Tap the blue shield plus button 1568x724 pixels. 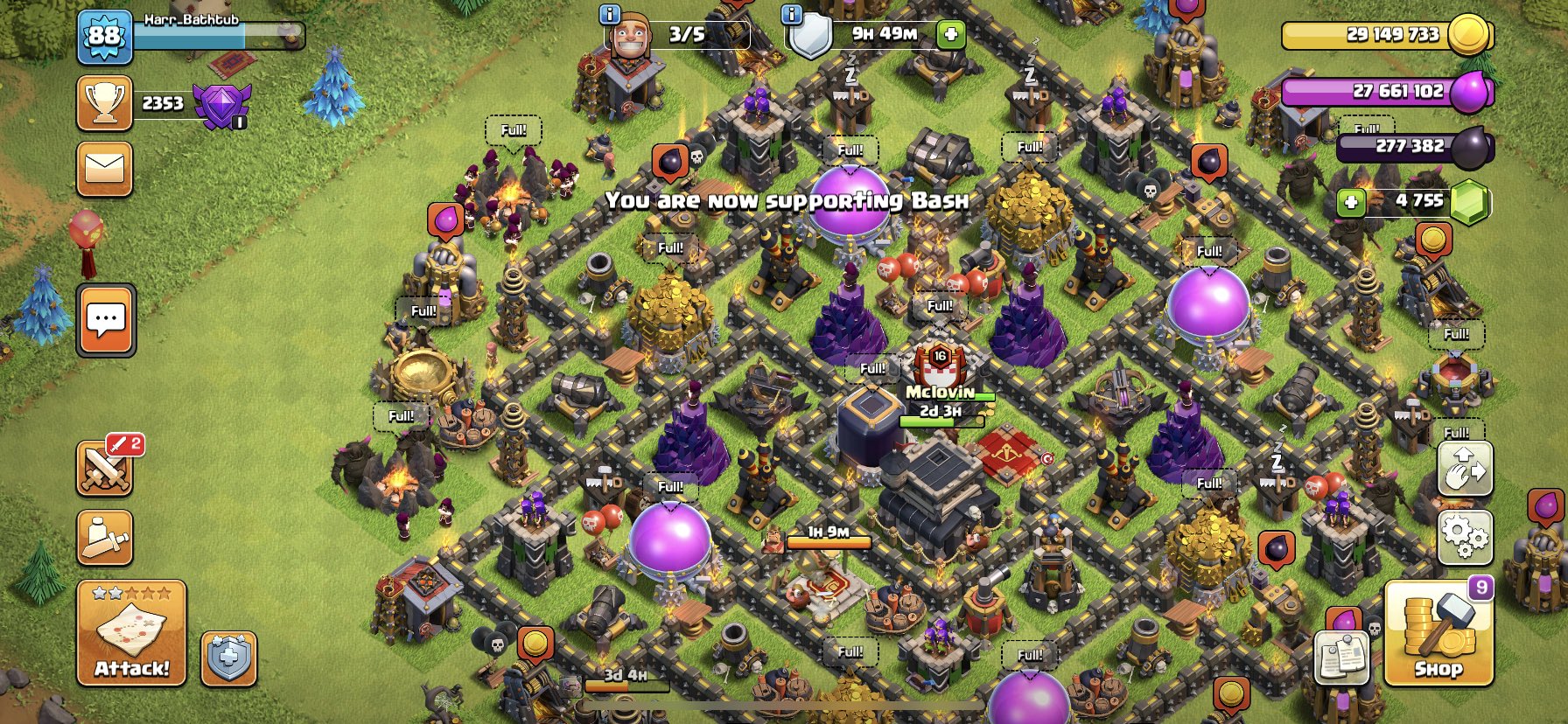(x=229, y=658)
